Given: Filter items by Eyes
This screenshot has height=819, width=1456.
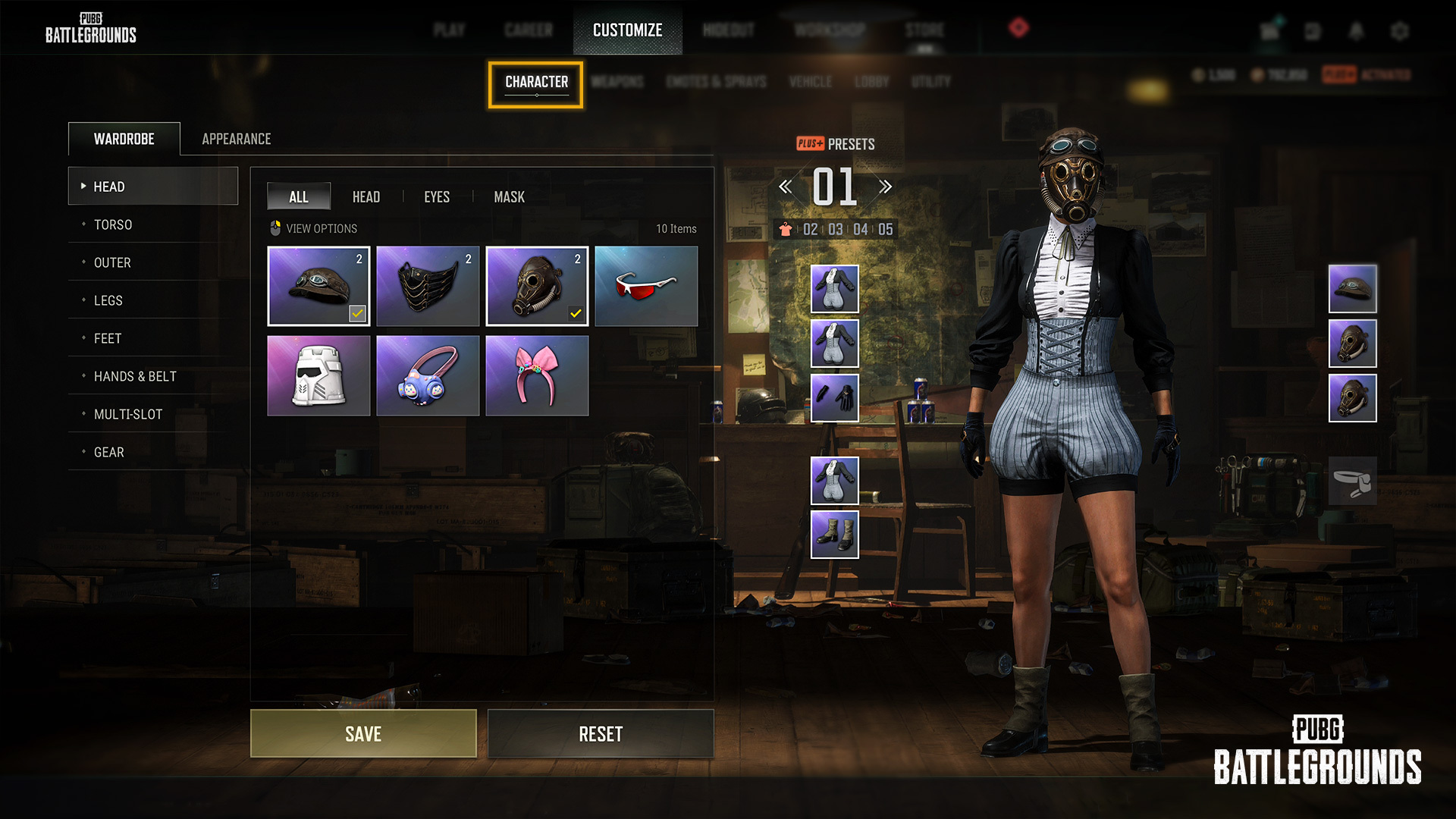Looking at the screenshot, I should (x=436, y=197).
